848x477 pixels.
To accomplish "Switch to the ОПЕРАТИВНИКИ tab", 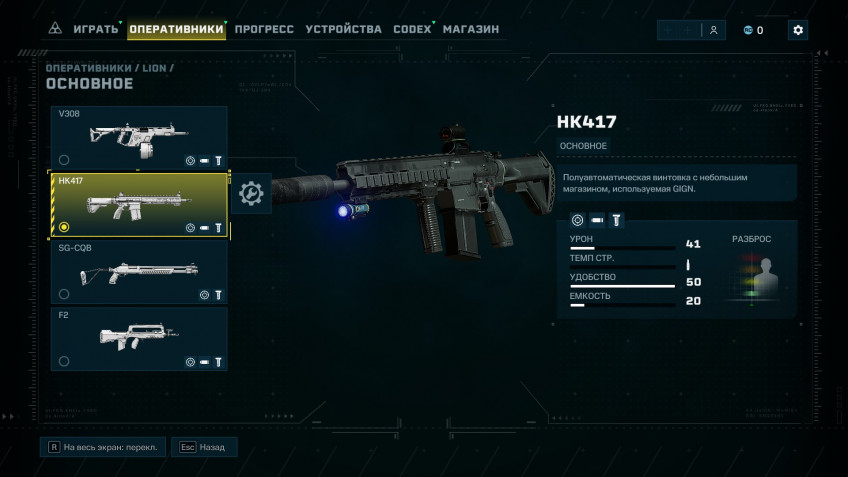I will [x=176, y=29].
